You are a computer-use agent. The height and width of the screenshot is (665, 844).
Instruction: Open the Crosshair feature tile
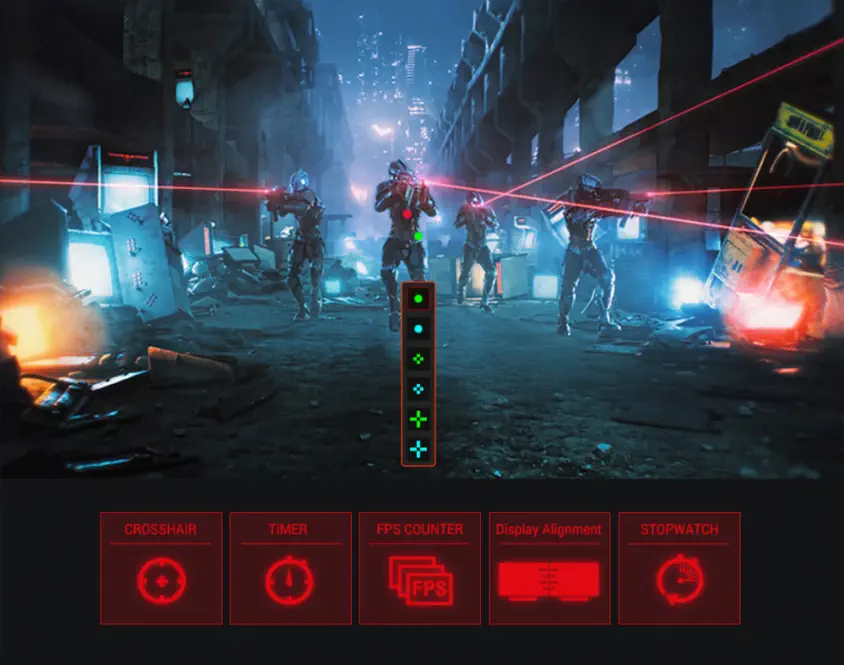click(x=161, y=568)
